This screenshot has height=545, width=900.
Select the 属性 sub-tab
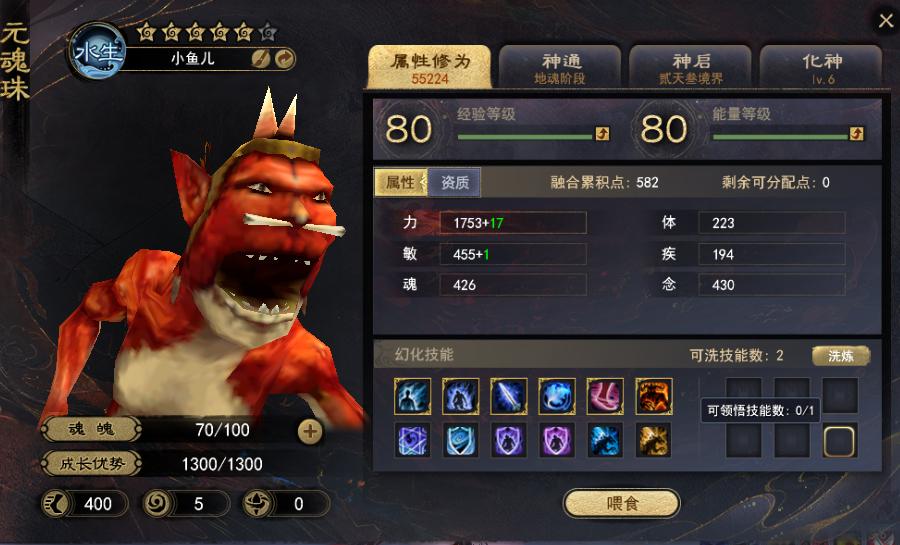(400, 182)
